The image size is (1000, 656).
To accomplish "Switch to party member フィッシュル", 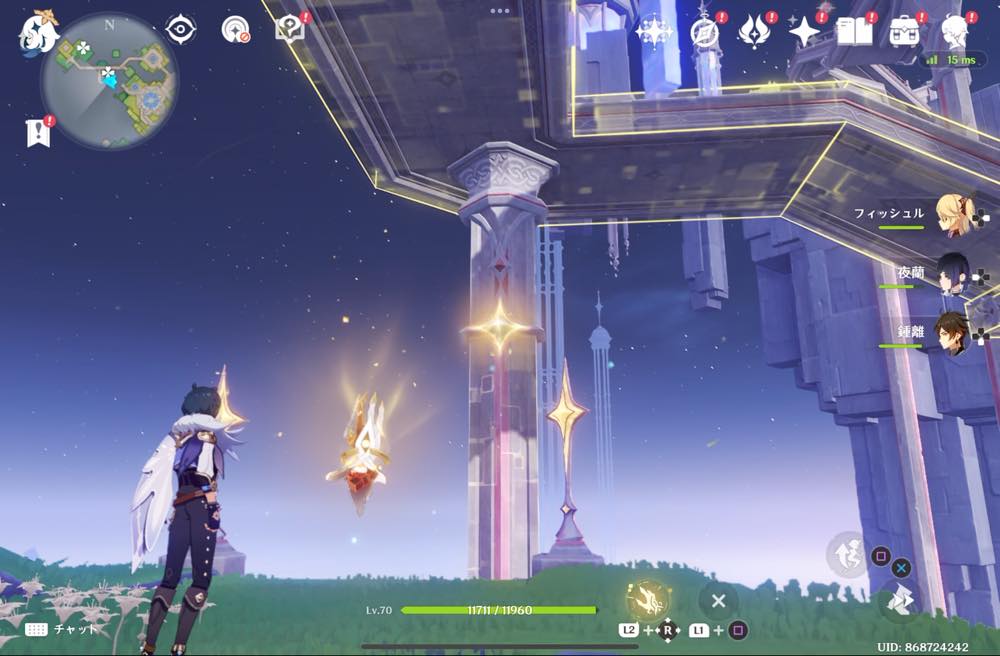I will 953,215.
